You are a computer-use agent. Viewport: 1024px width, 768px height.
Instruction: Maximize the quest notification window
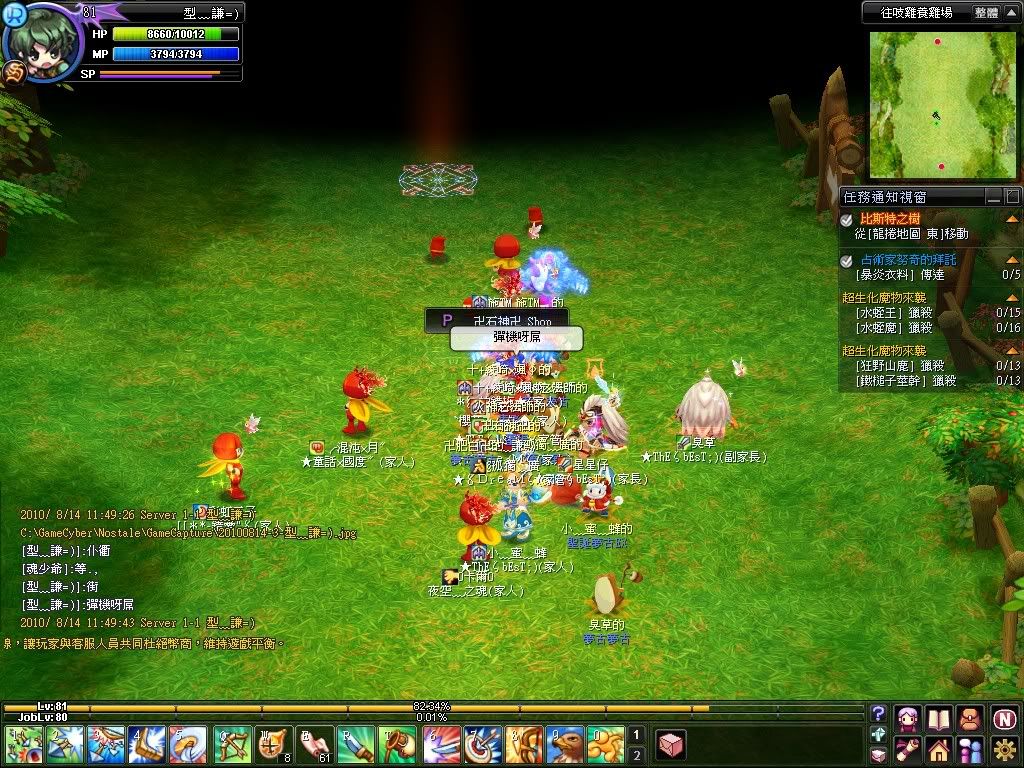(1012, 197)
